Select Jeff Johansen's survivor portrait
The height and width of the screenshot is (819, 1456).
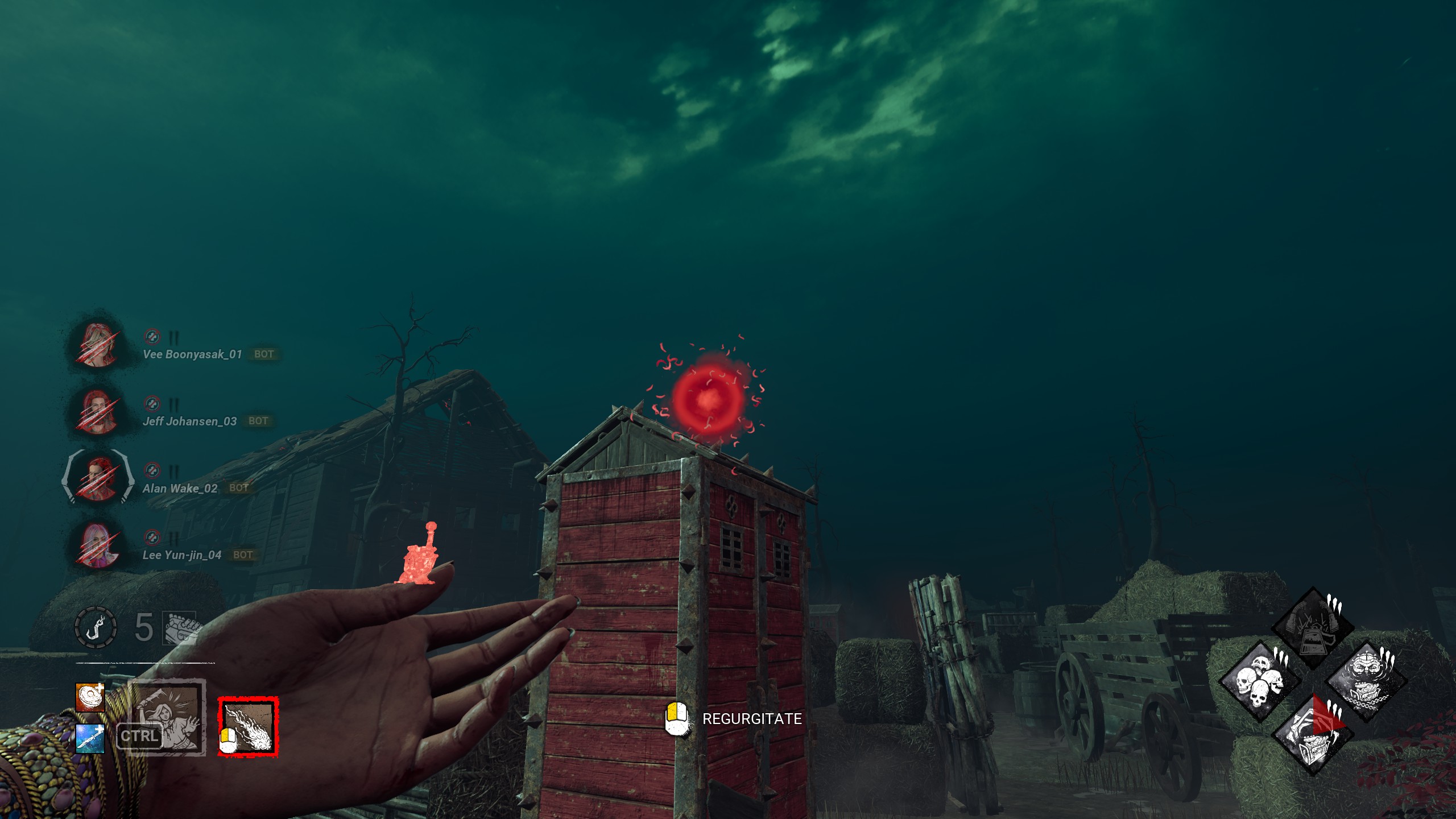97,412
